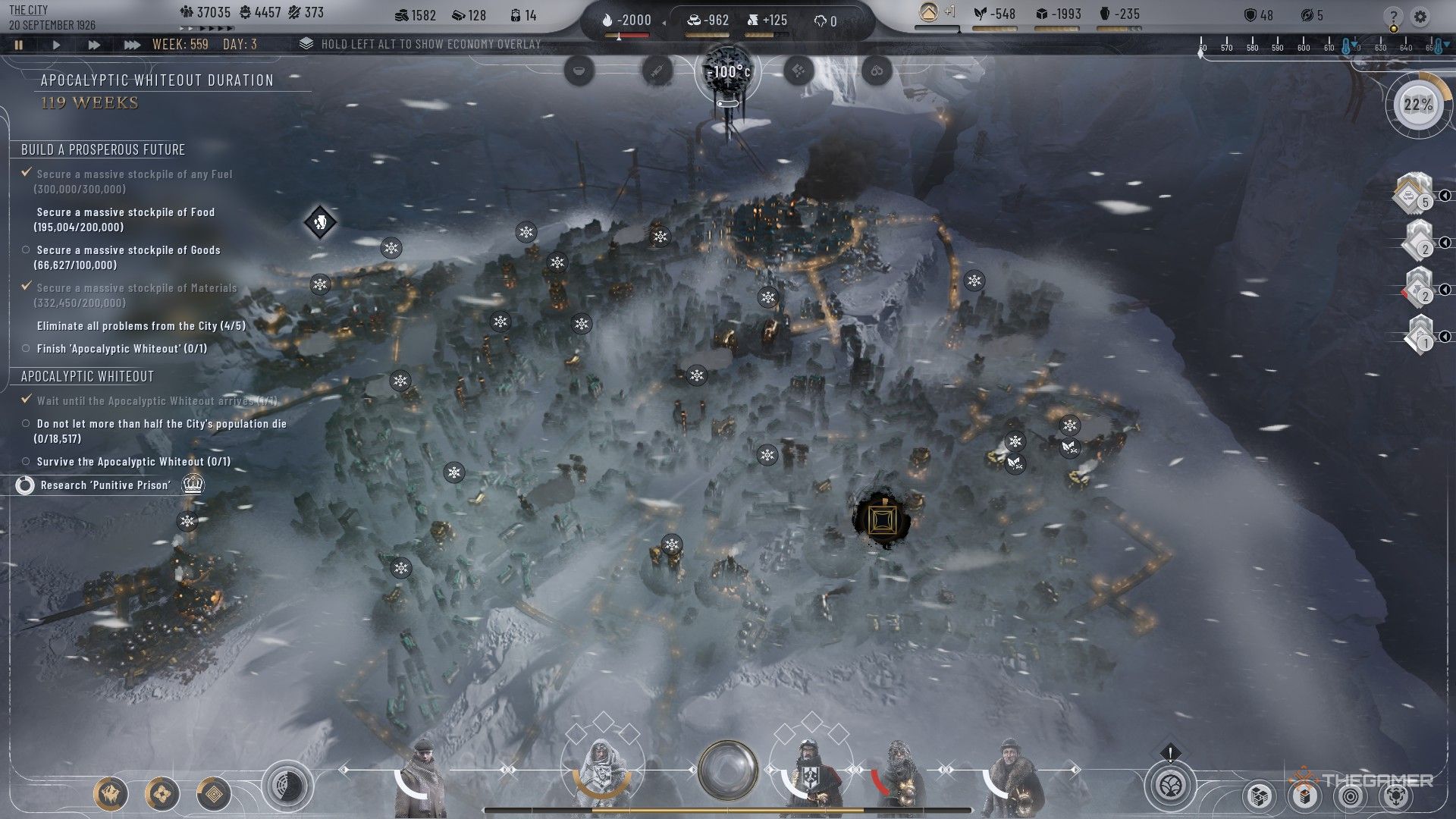Open the question mark help button
The height and width of the screenshot is (819, 1456).
coord(1393,17)
